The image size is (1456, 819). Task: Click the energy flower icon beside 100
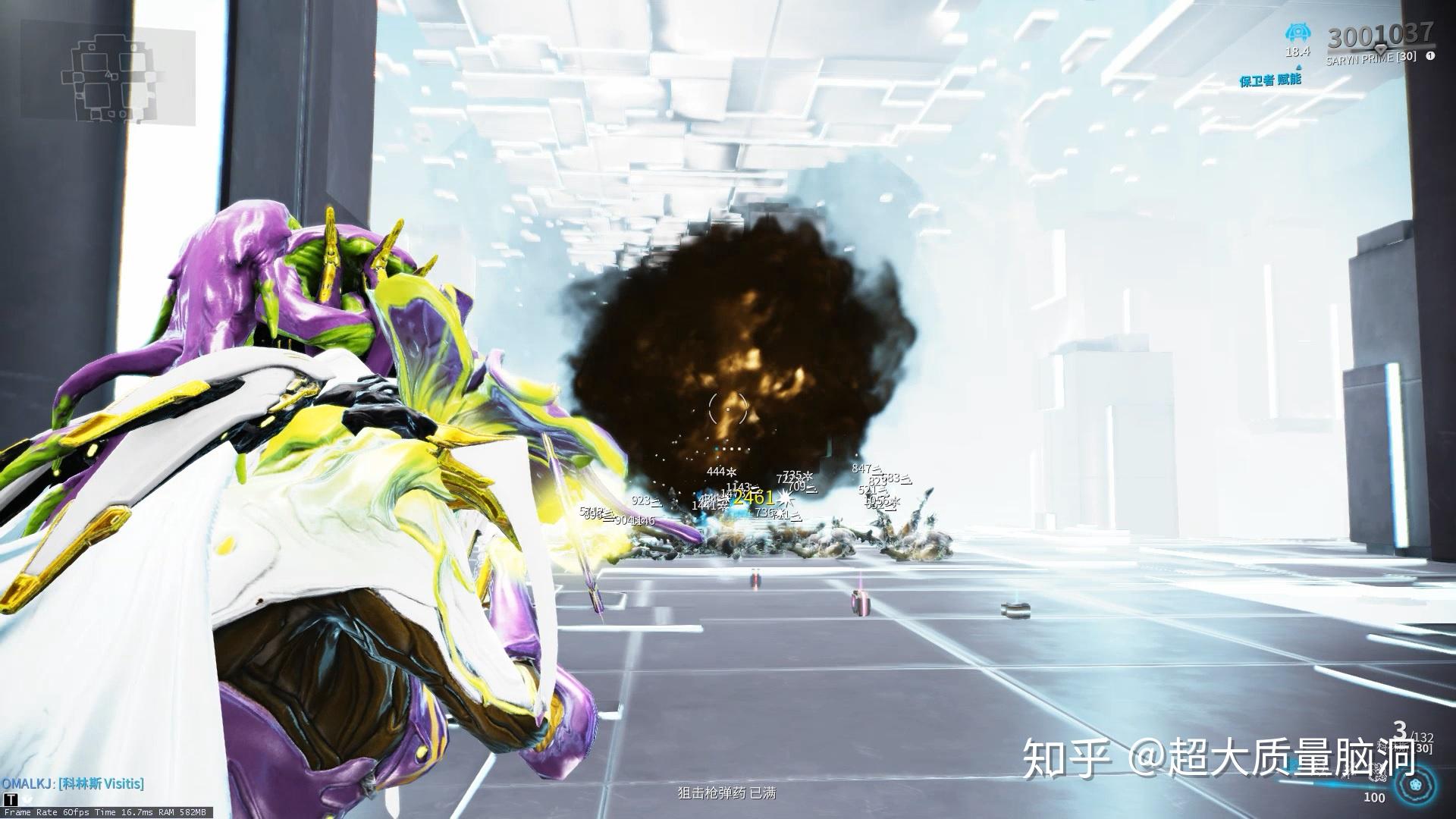click(x=1415, y=785)
